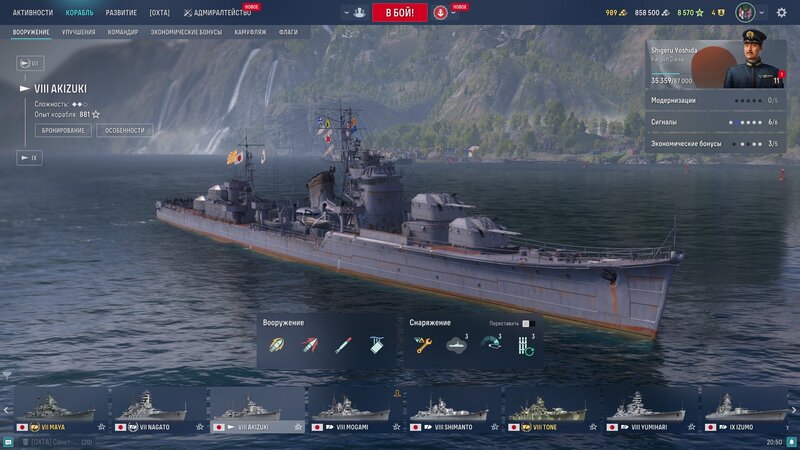800x450 pixels.
Task: Open the game settings gear
Action: coord(781,13)
